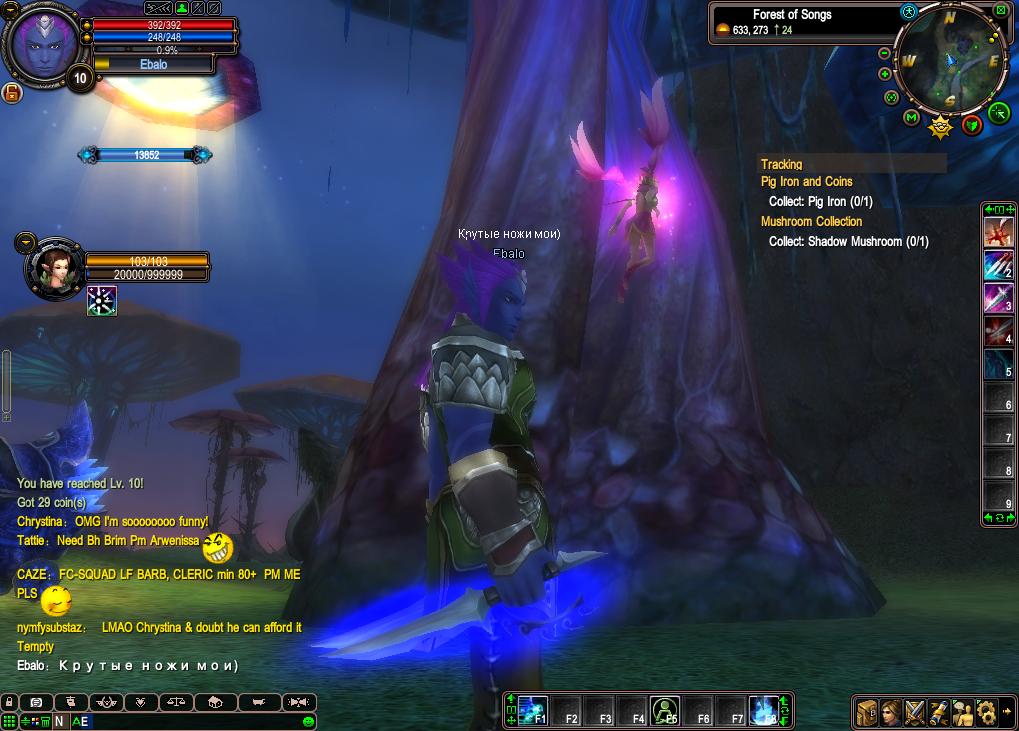1019x731 pixels.
Task: Activate the green cursor-target button
Action: (998, 113)
